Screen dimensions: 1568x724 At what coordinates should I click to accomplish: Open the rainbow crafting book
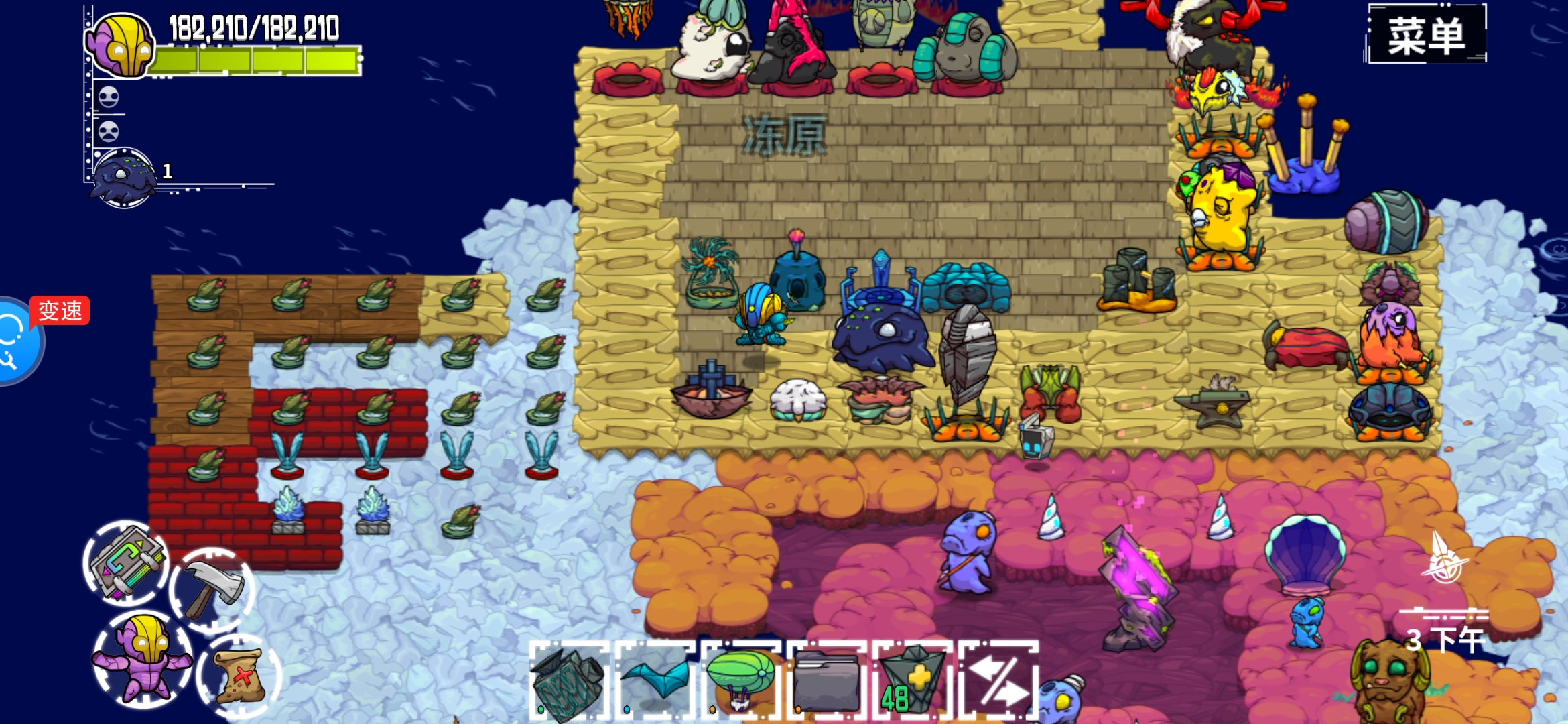pyautogui.click(x=126, y=564)
